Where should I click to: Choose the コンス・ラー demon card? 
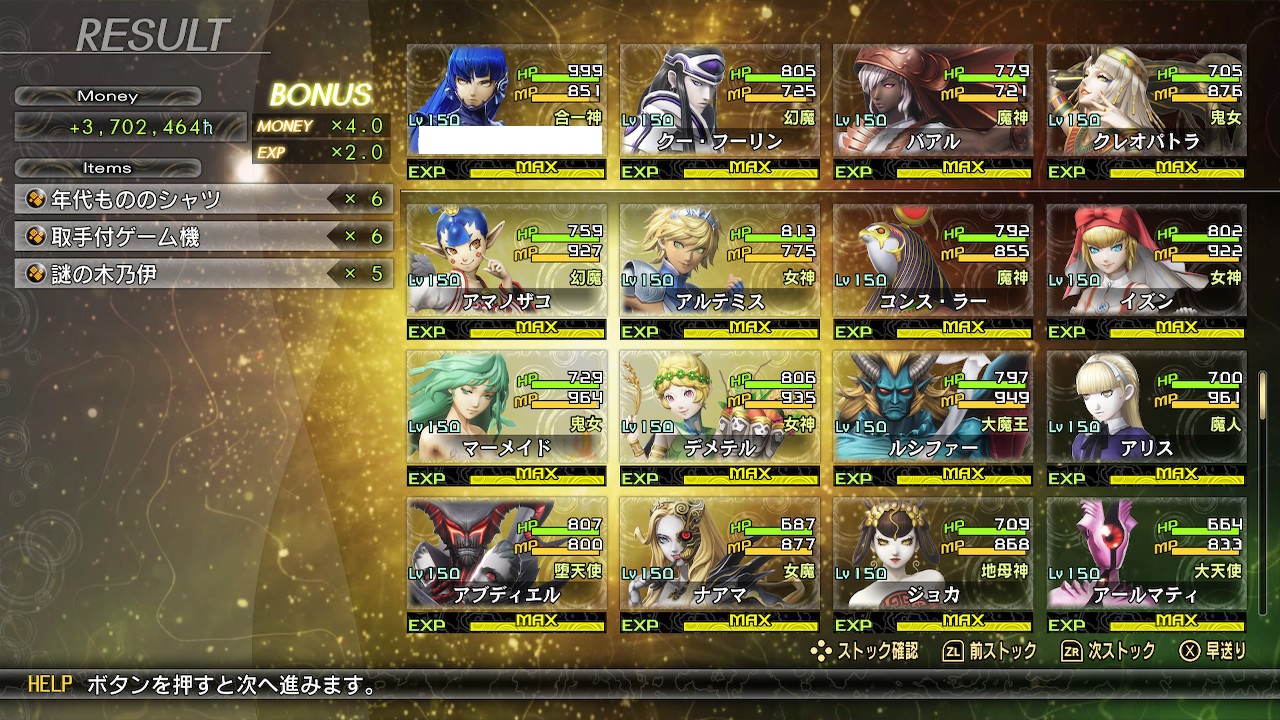pos(933,271)
